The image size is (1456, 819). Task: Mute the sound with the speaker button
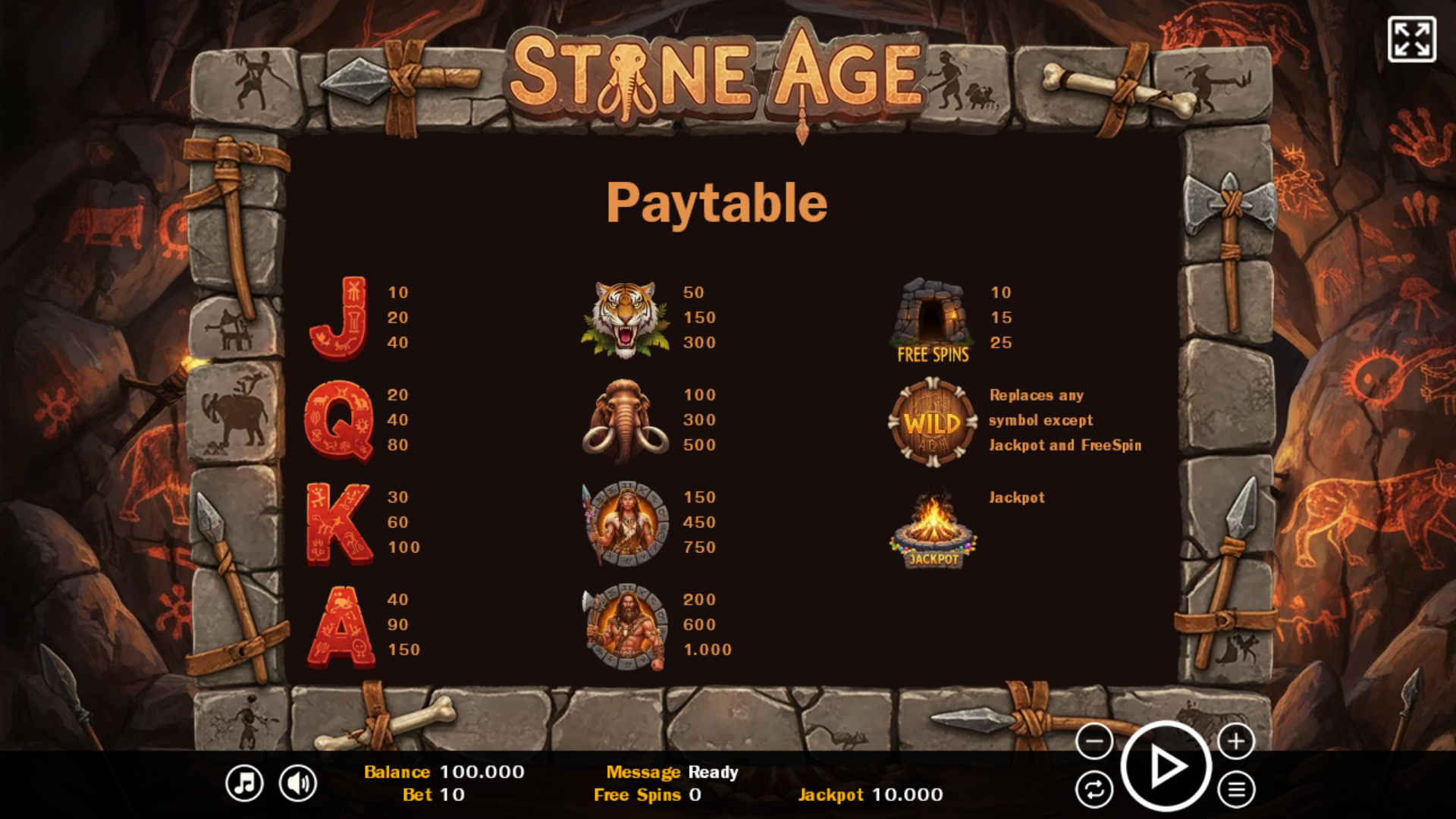tap(298, 783)
